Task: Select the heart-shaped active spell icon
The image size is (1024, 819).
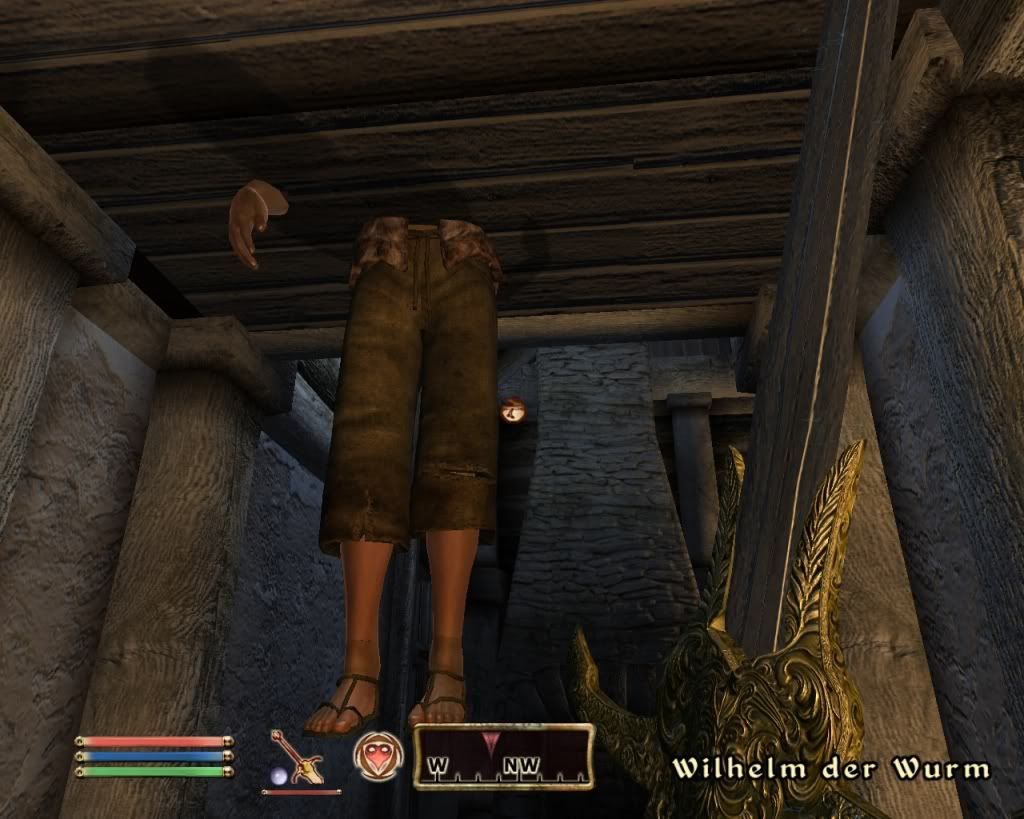Action: (379, 755)
